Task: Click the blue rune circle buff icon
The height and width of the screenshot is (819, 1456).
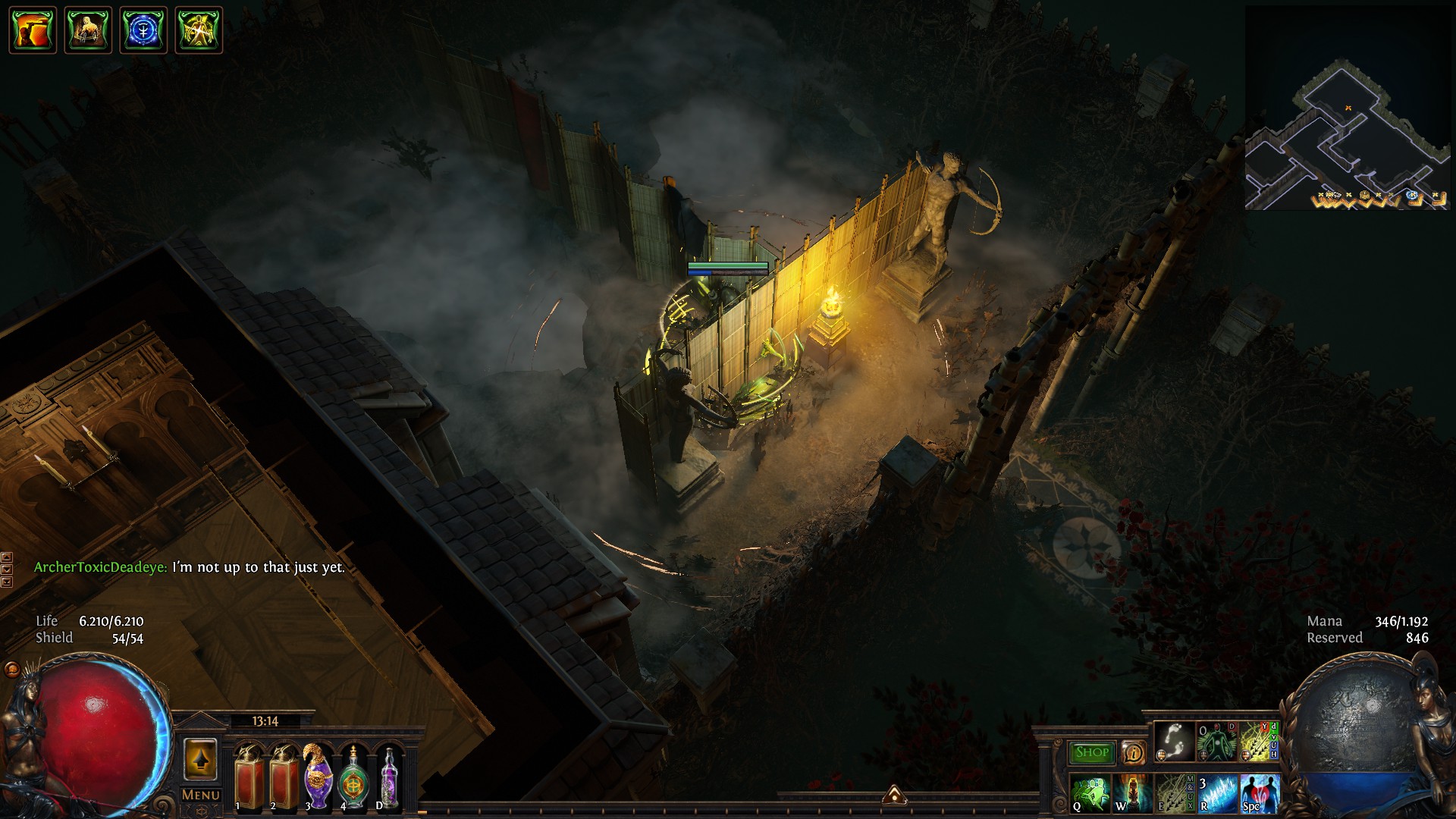Action: 143,30
